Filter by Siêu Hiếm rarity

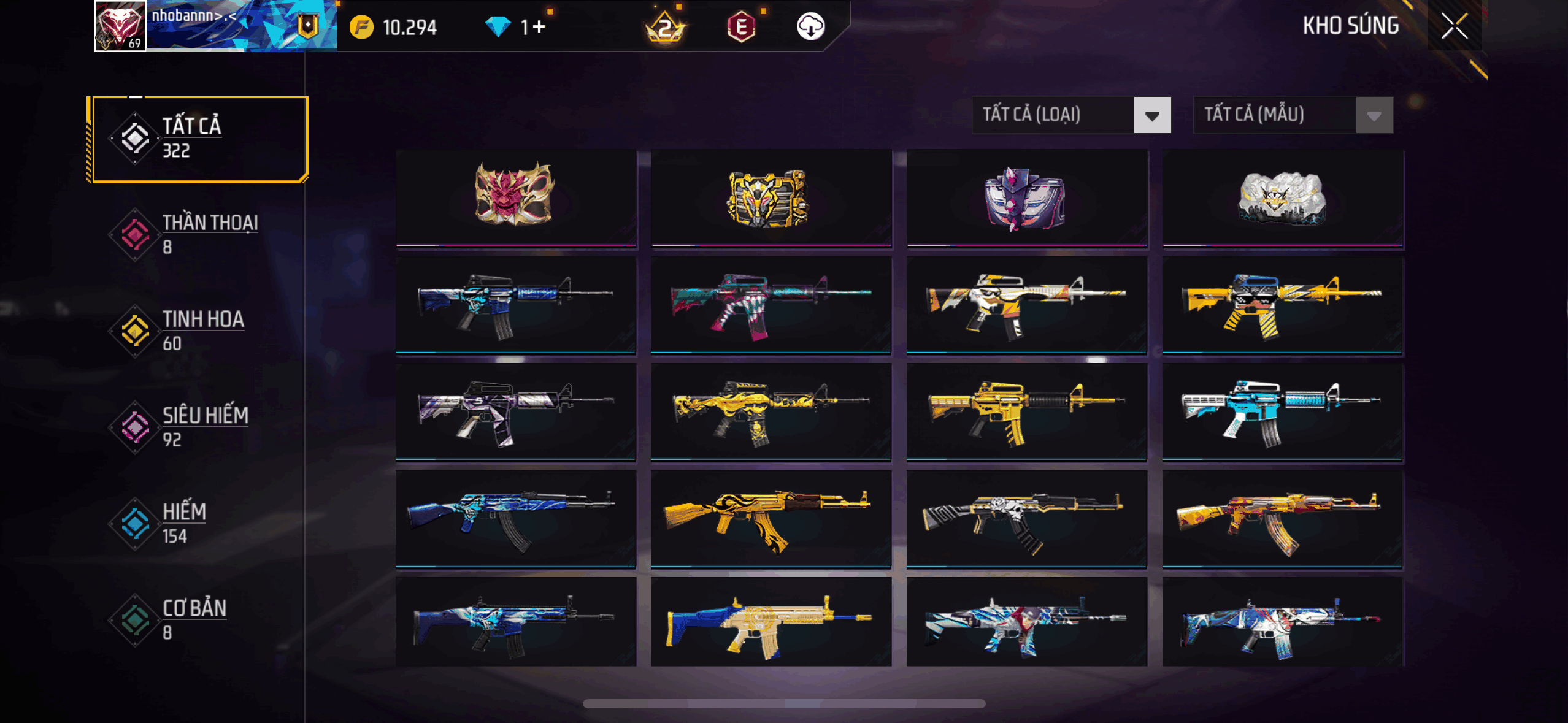point(198,427)
